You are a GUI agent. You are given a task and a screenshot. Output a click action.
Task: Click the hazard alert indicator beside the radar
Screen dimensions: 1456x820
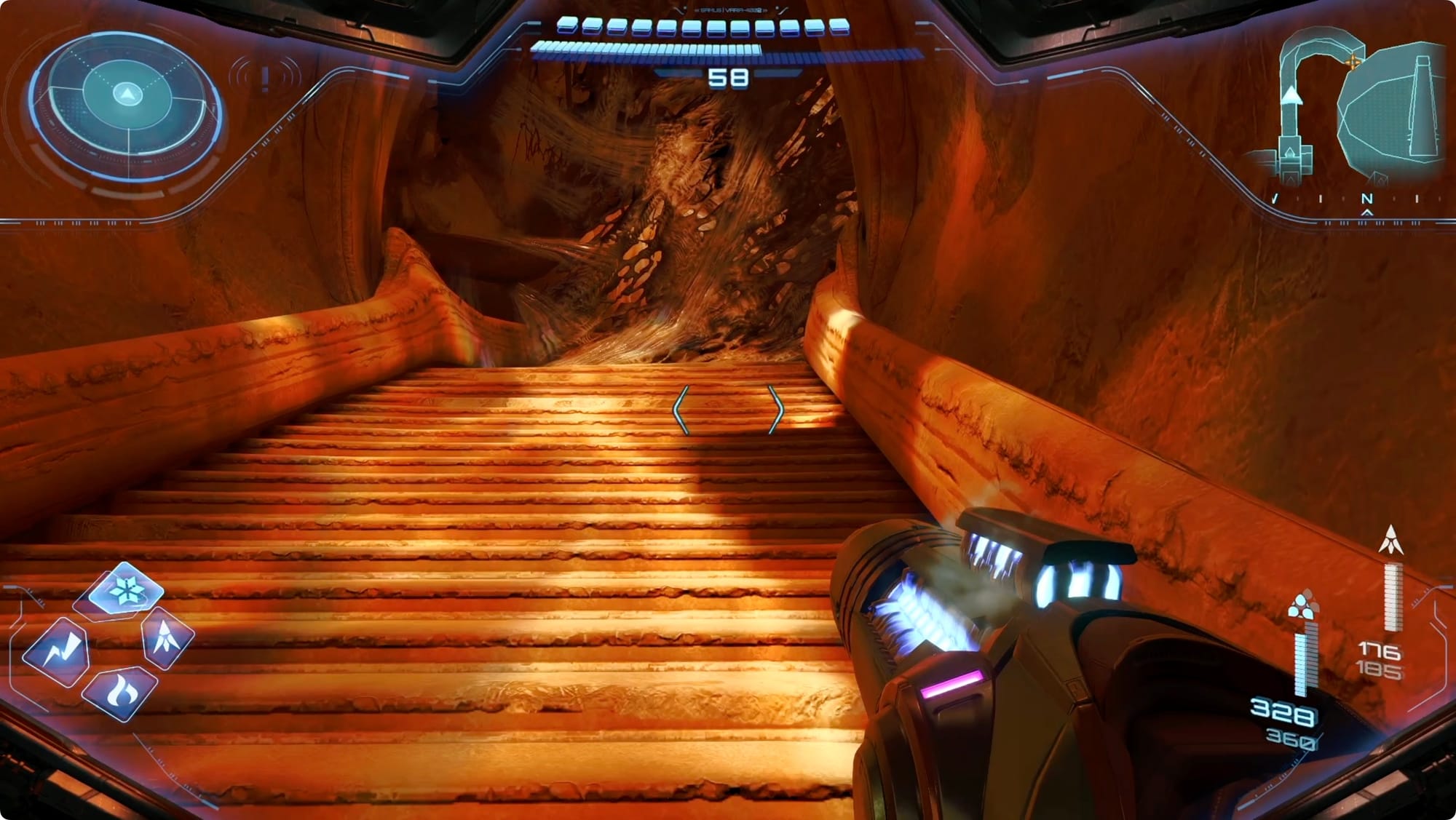pos(265,76)
